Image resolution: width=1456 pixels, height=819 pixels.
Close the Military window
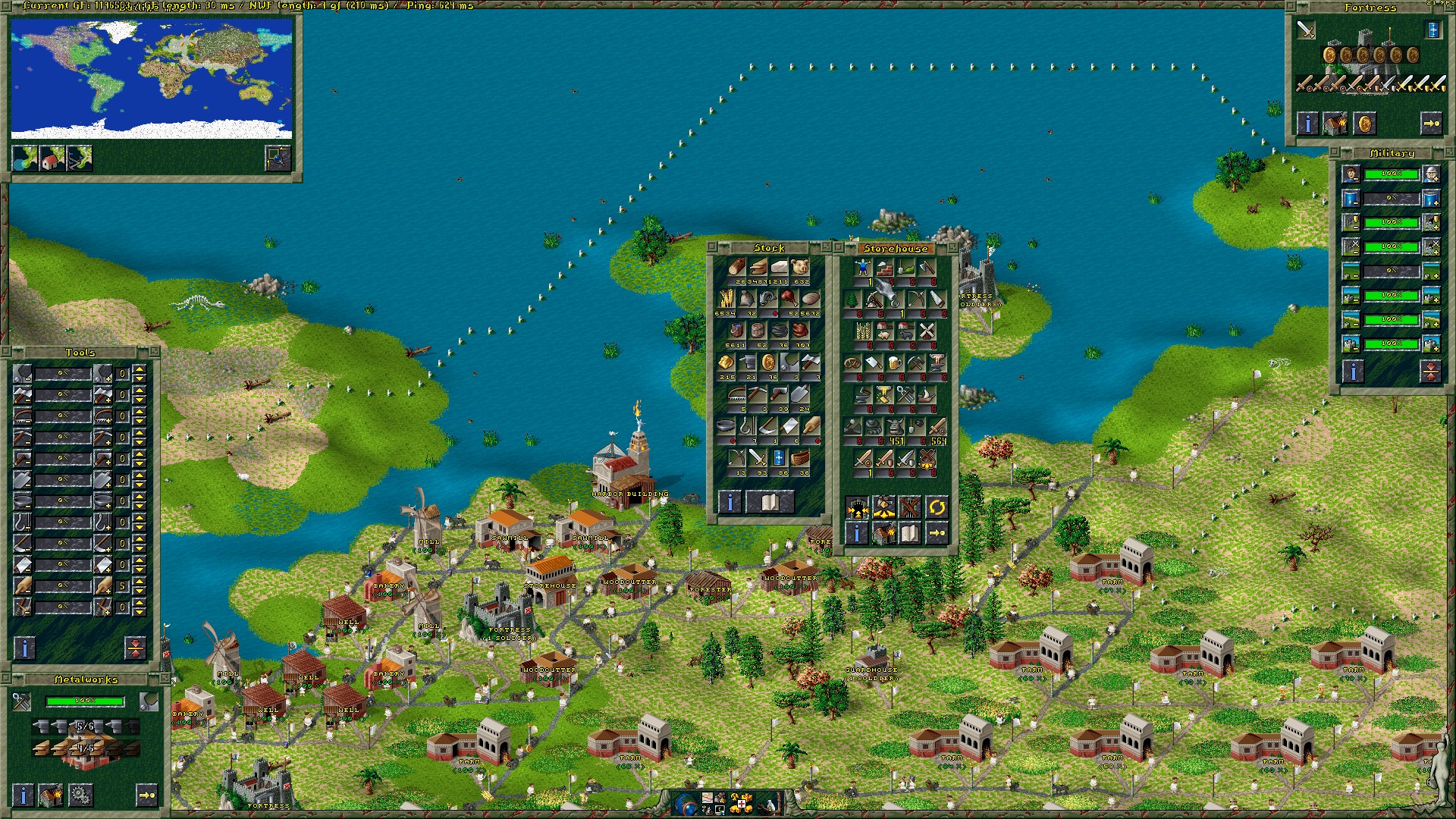(x=1337, y=152)
